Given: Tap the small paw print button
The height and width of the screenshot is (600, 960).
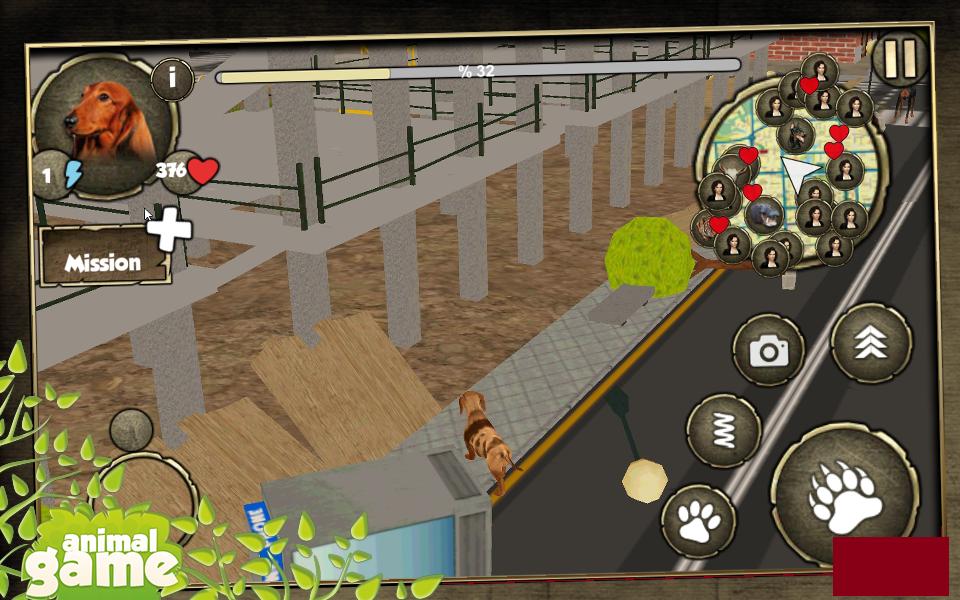Looking at the screenshot, I should tap(699, 520).
